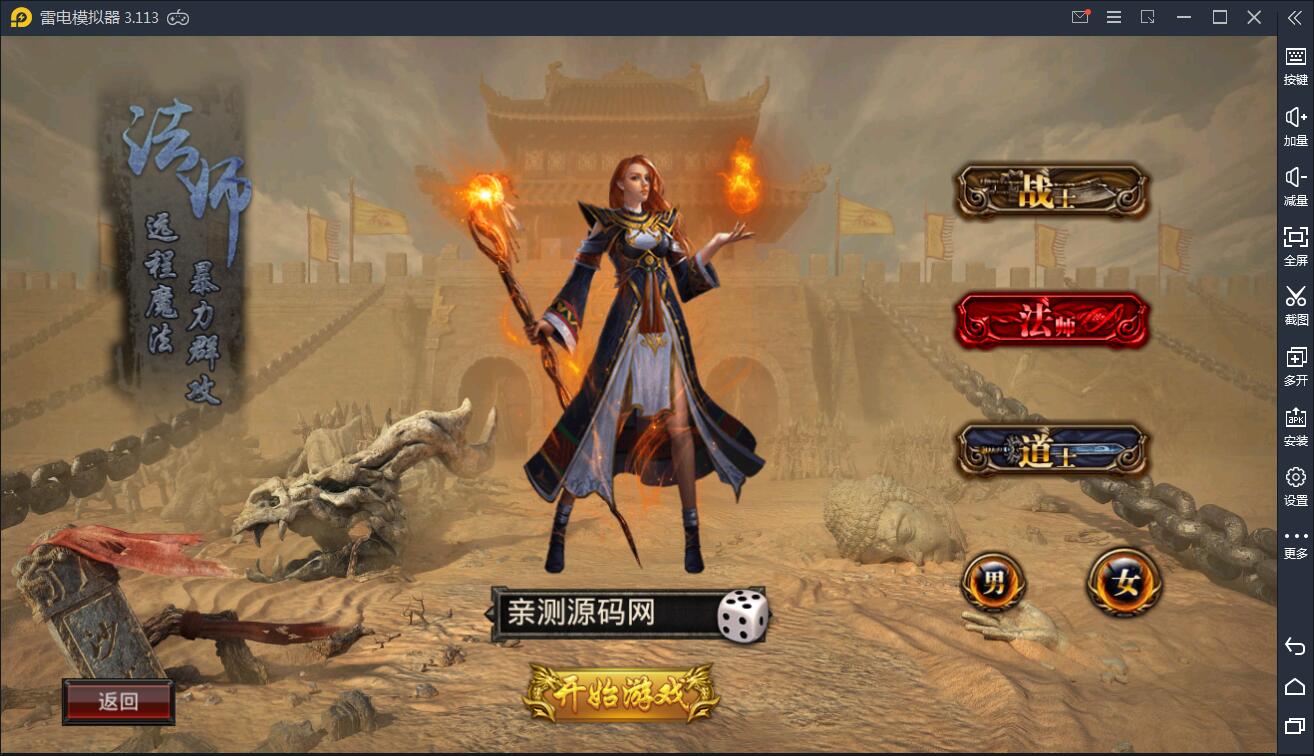The width and height of the screenshot is (1314, 756).
Task: Select the male (男) gender option
Action: (993, 581)
